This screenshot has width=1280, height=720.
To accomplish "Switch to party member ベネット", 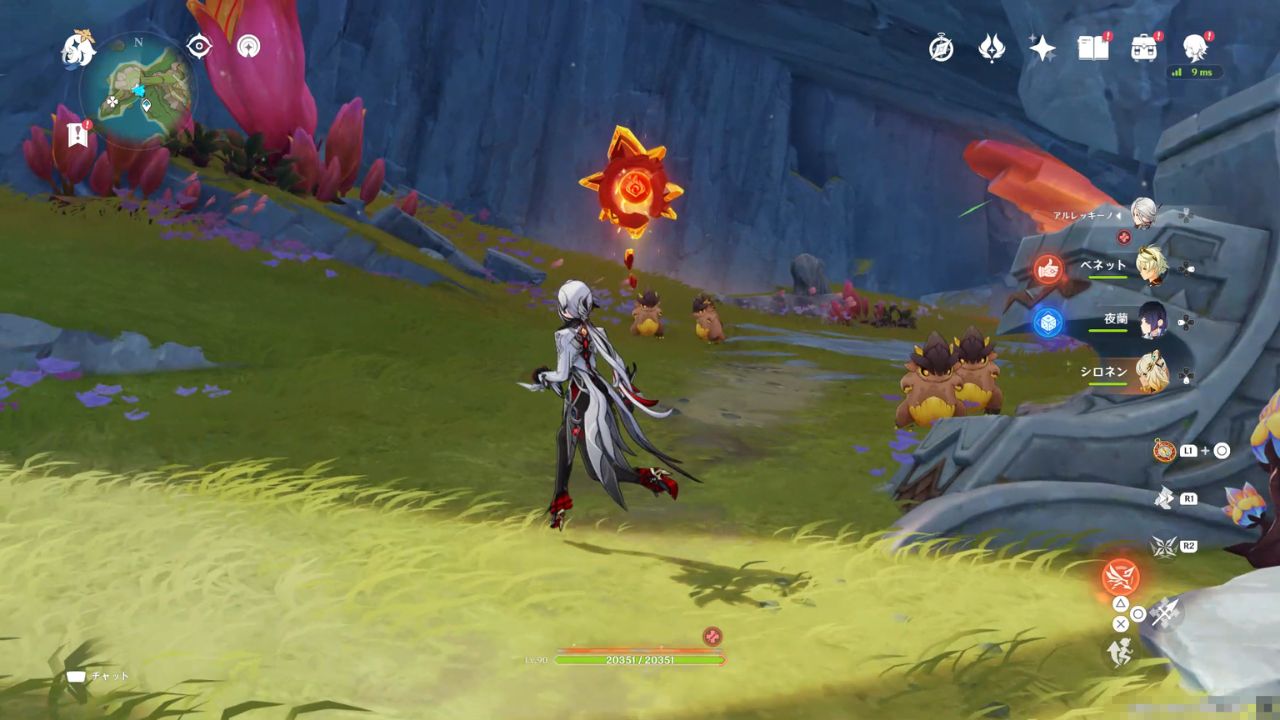I will (1151, 266).
